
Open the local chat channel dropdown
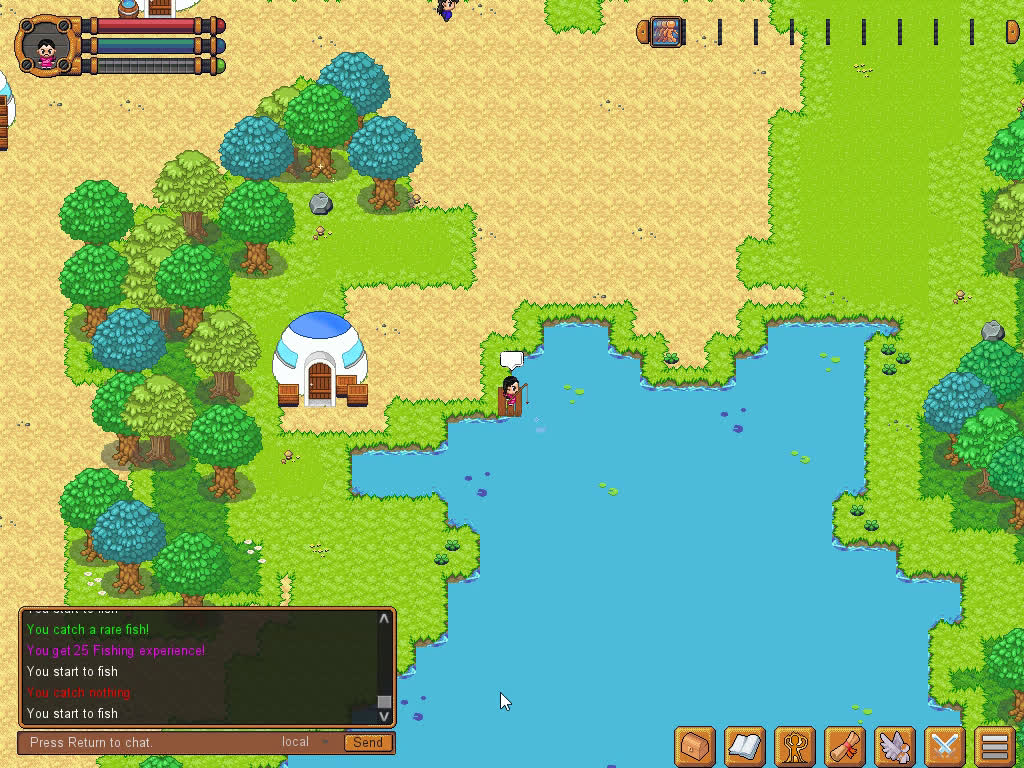305,742
